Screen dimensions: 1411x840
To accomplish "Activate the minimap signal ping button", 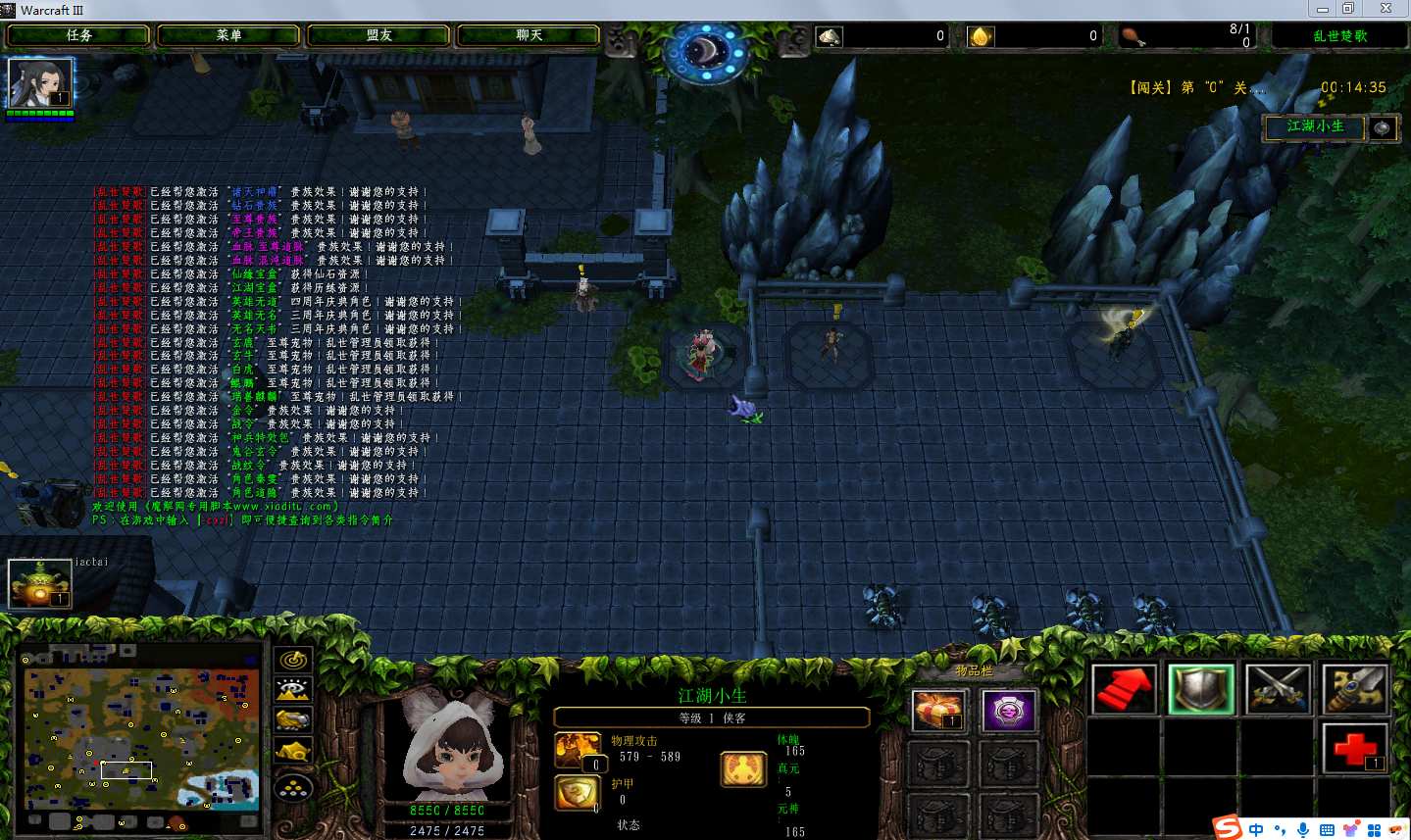I will click(x=293, y=660).
